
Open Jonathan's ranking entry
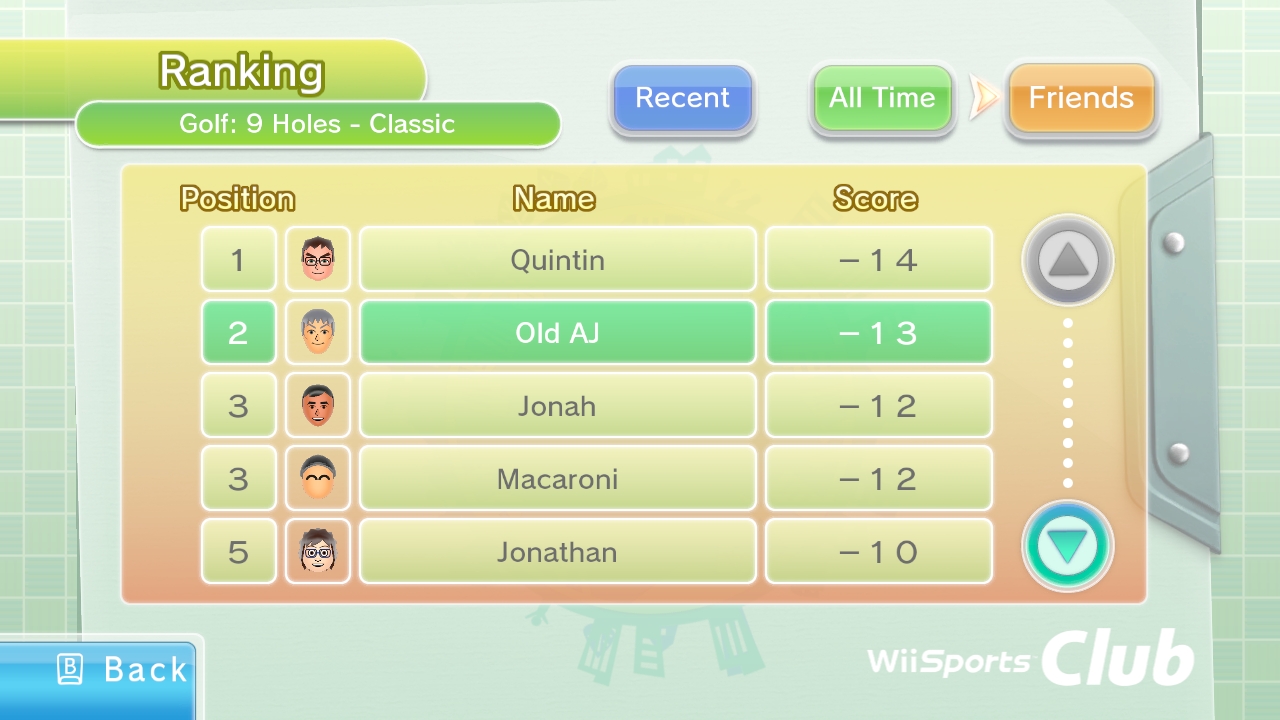pos(557,552)
